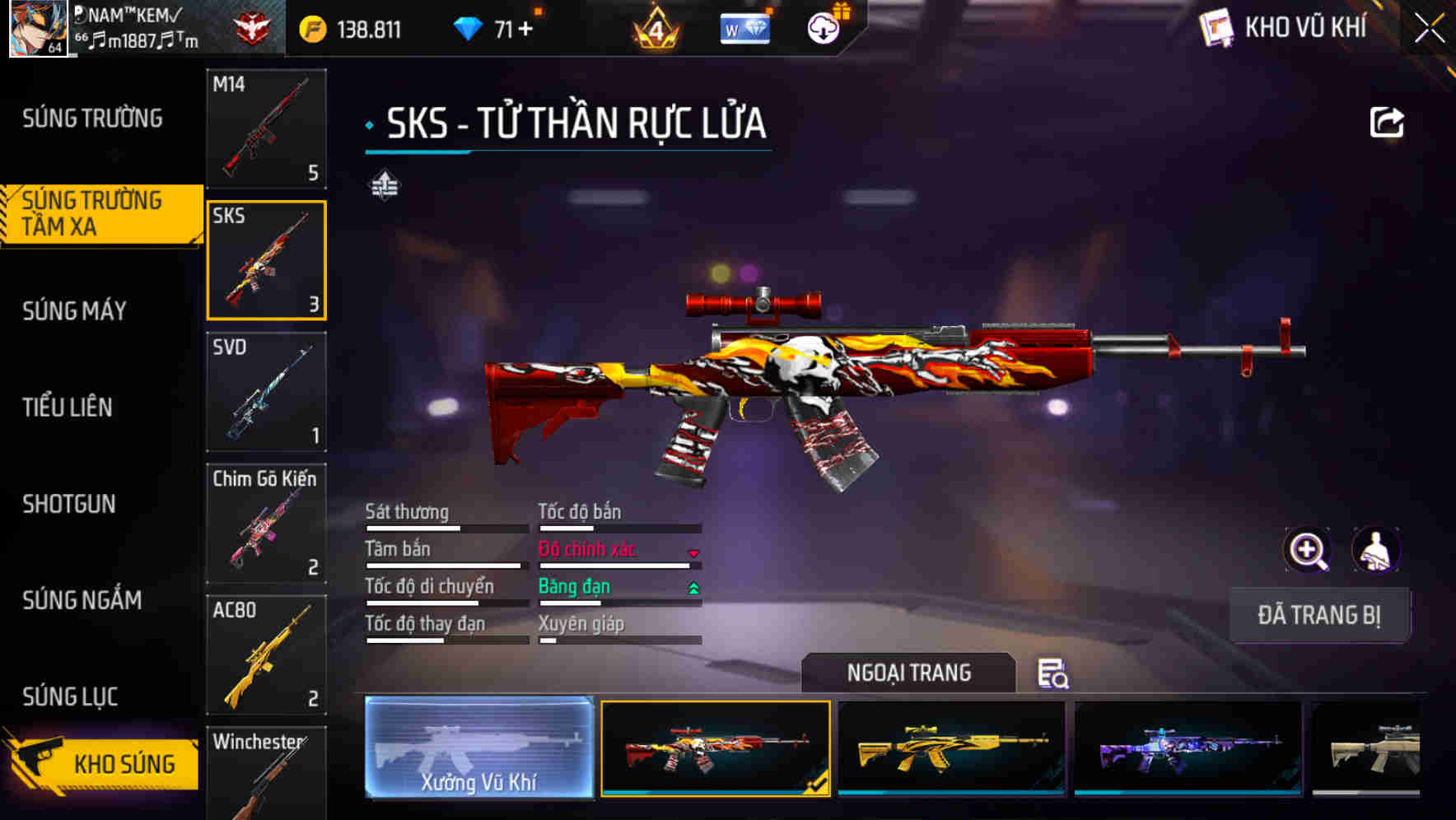Switch to the NGOẠI TRANG tab
The height and width of the screenshot is (820, 1456).
click(x=910, y=673)
